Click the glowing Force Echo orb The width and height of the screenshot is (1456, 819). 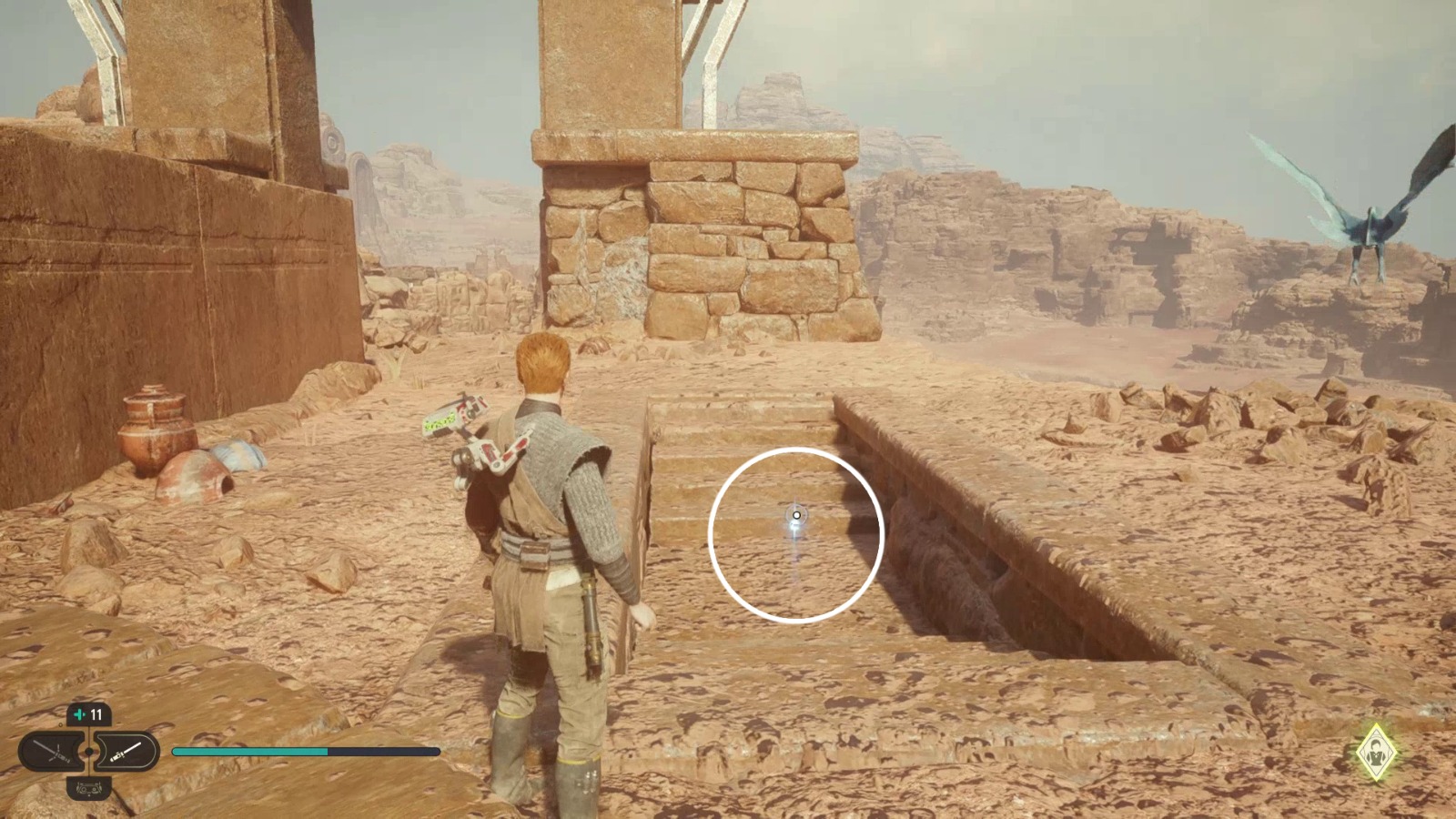pos(795,515)
